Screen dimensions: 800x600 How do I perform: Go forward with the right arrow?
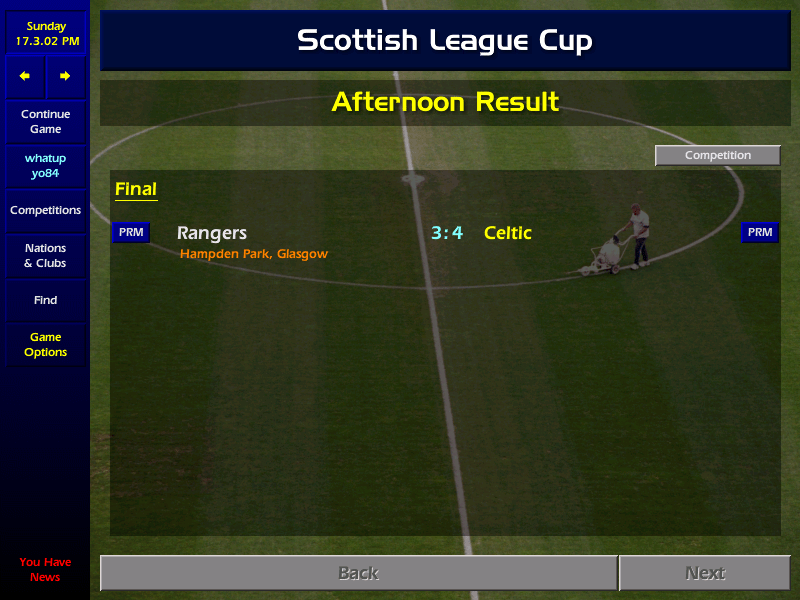pyautogui.click(x=65, y=76)
